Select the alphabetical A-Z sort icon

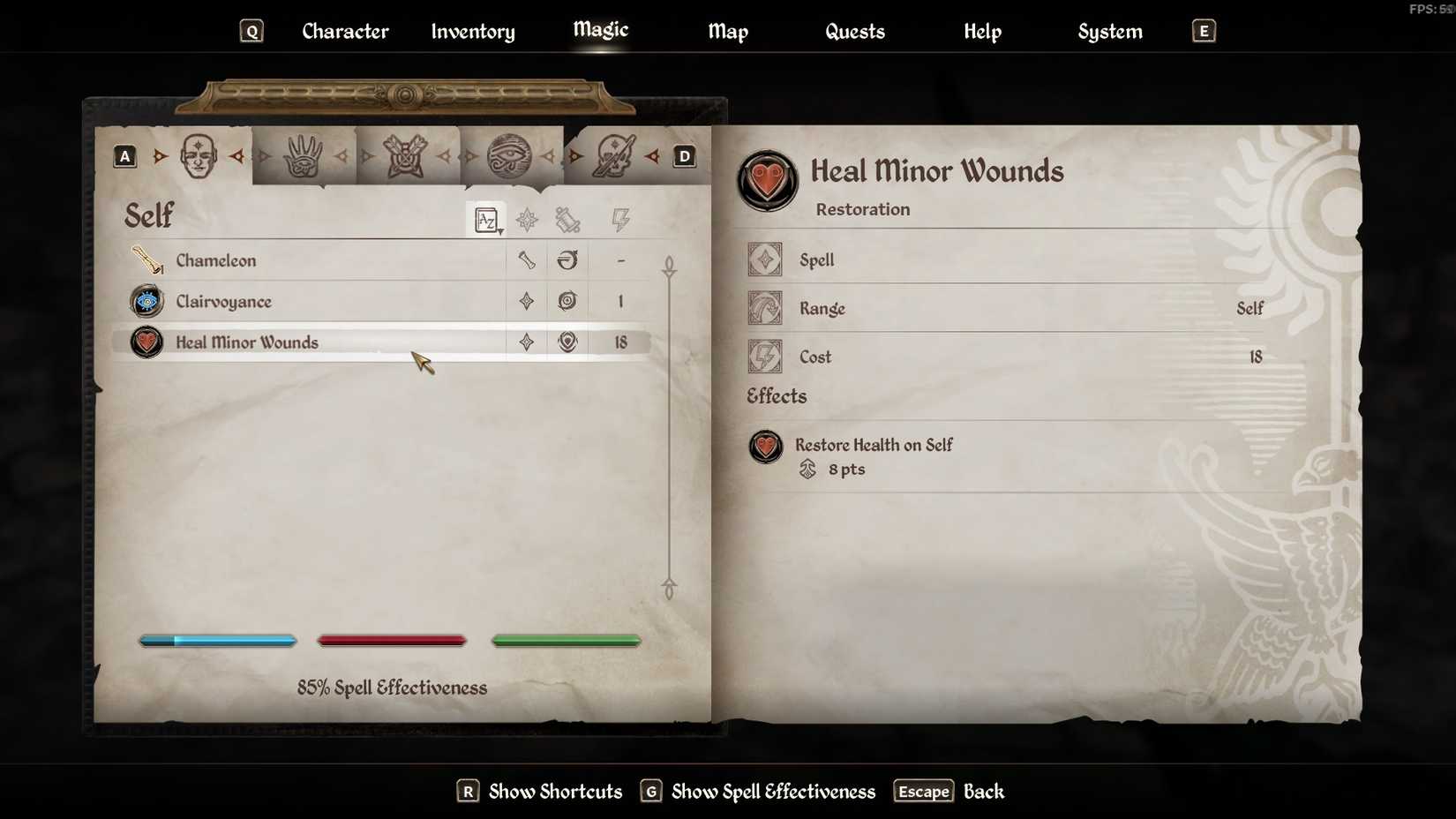[487, 220]
